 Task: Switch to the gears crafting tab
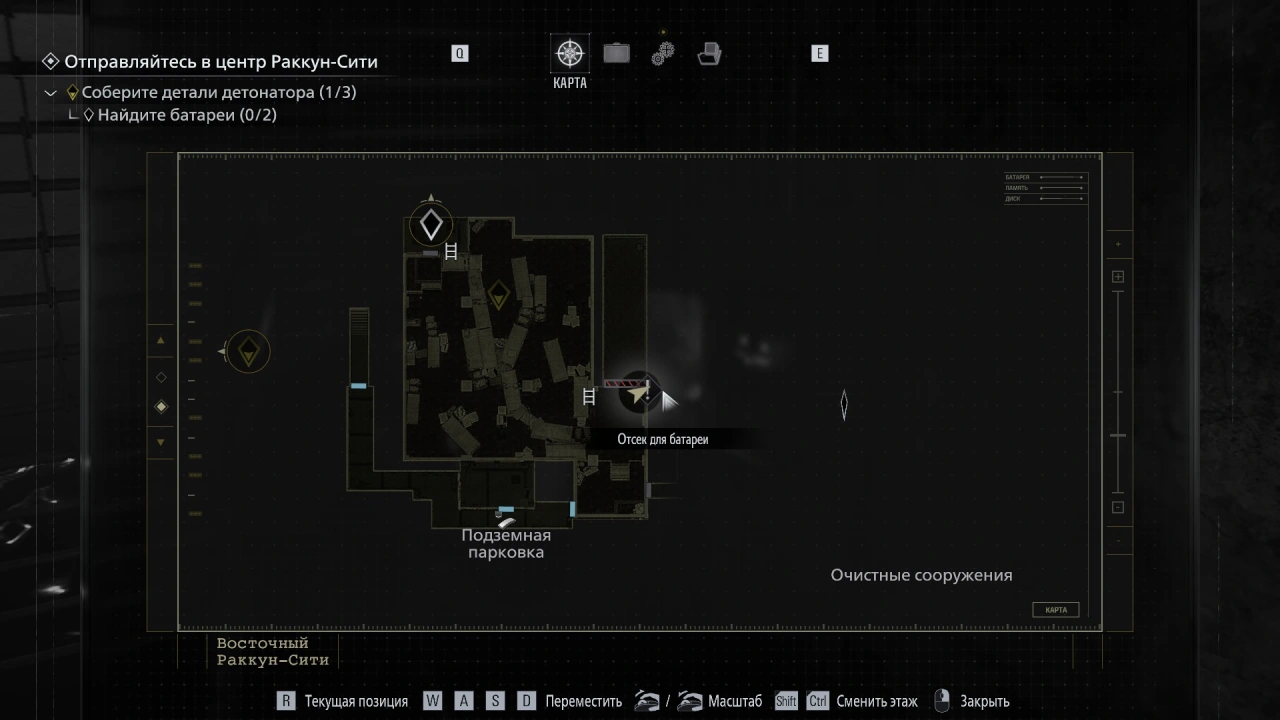[x=663, y=53]
